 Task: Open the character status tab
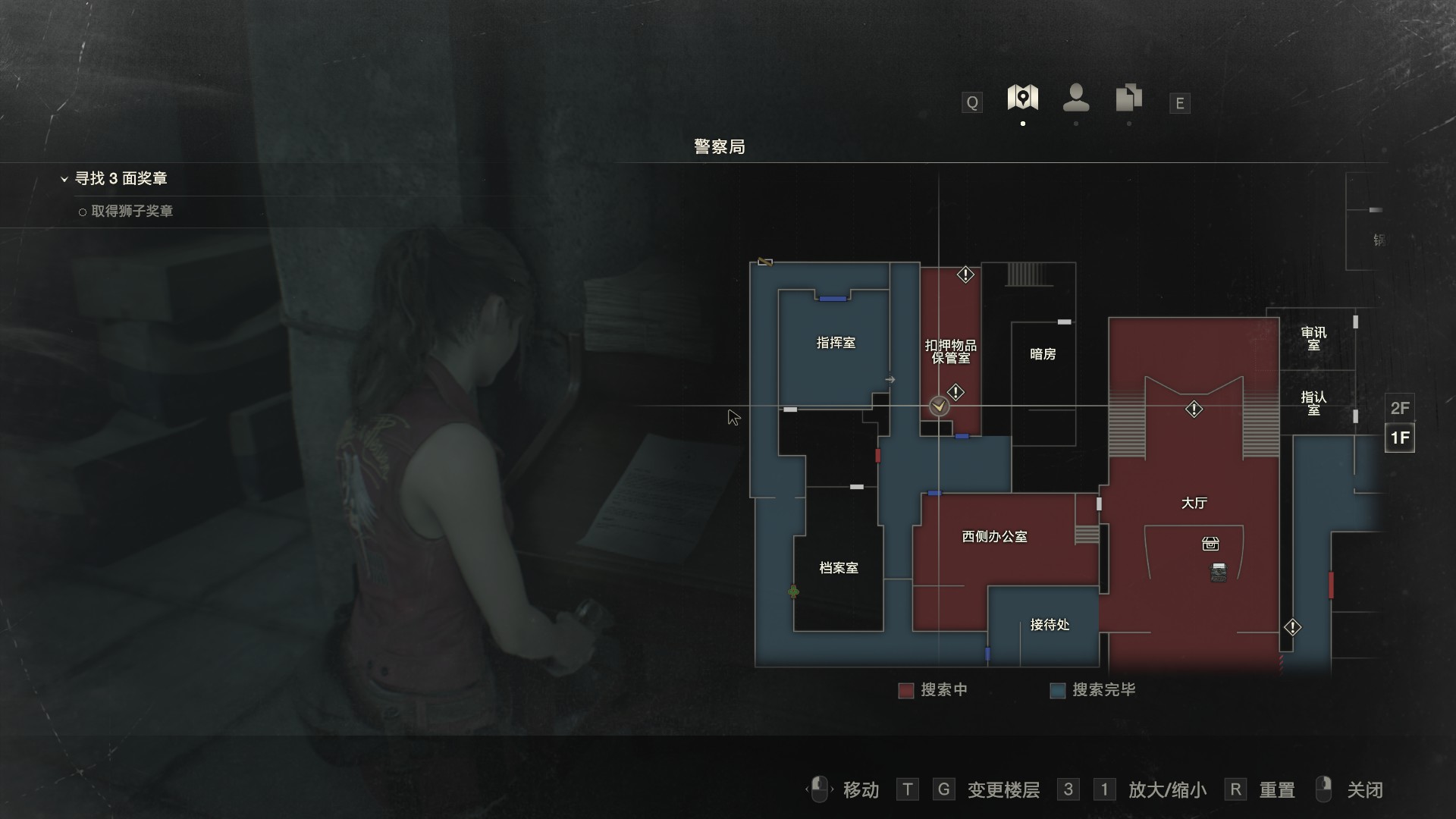[1076, 98]
